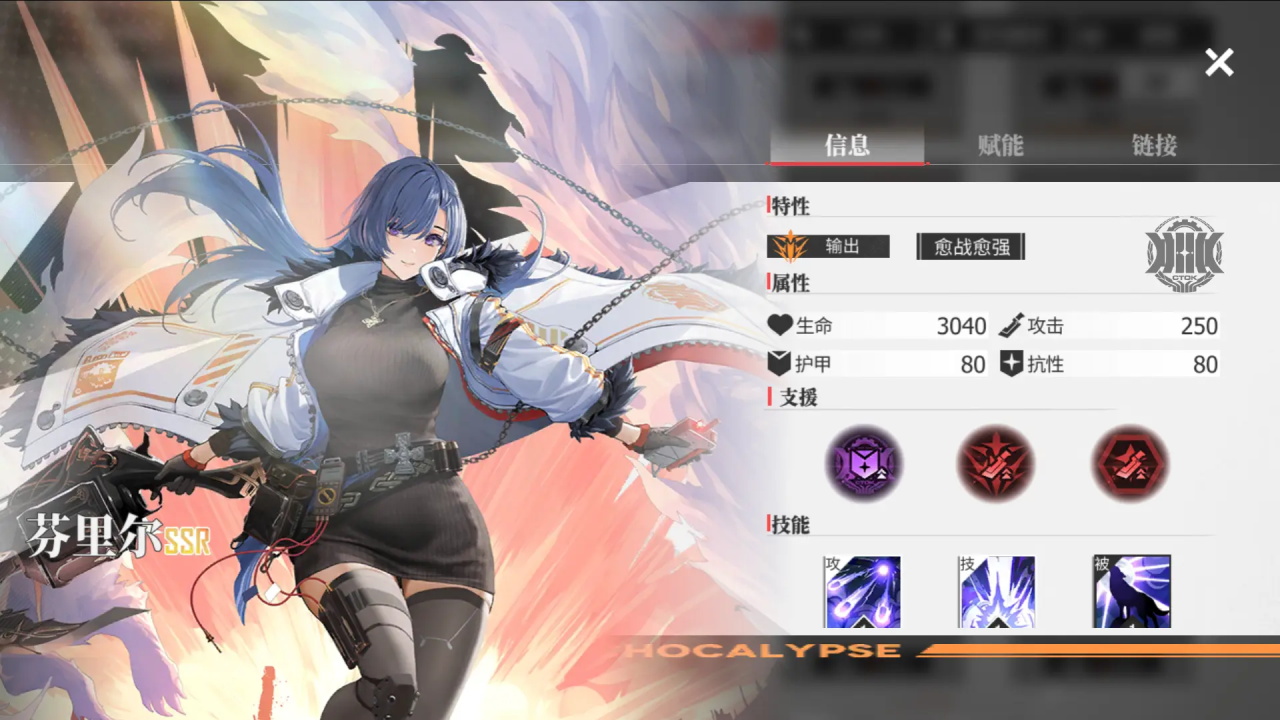View the 被 passive wolf skill
The width and height of the screenshot is (1280, 720).
1131,592
